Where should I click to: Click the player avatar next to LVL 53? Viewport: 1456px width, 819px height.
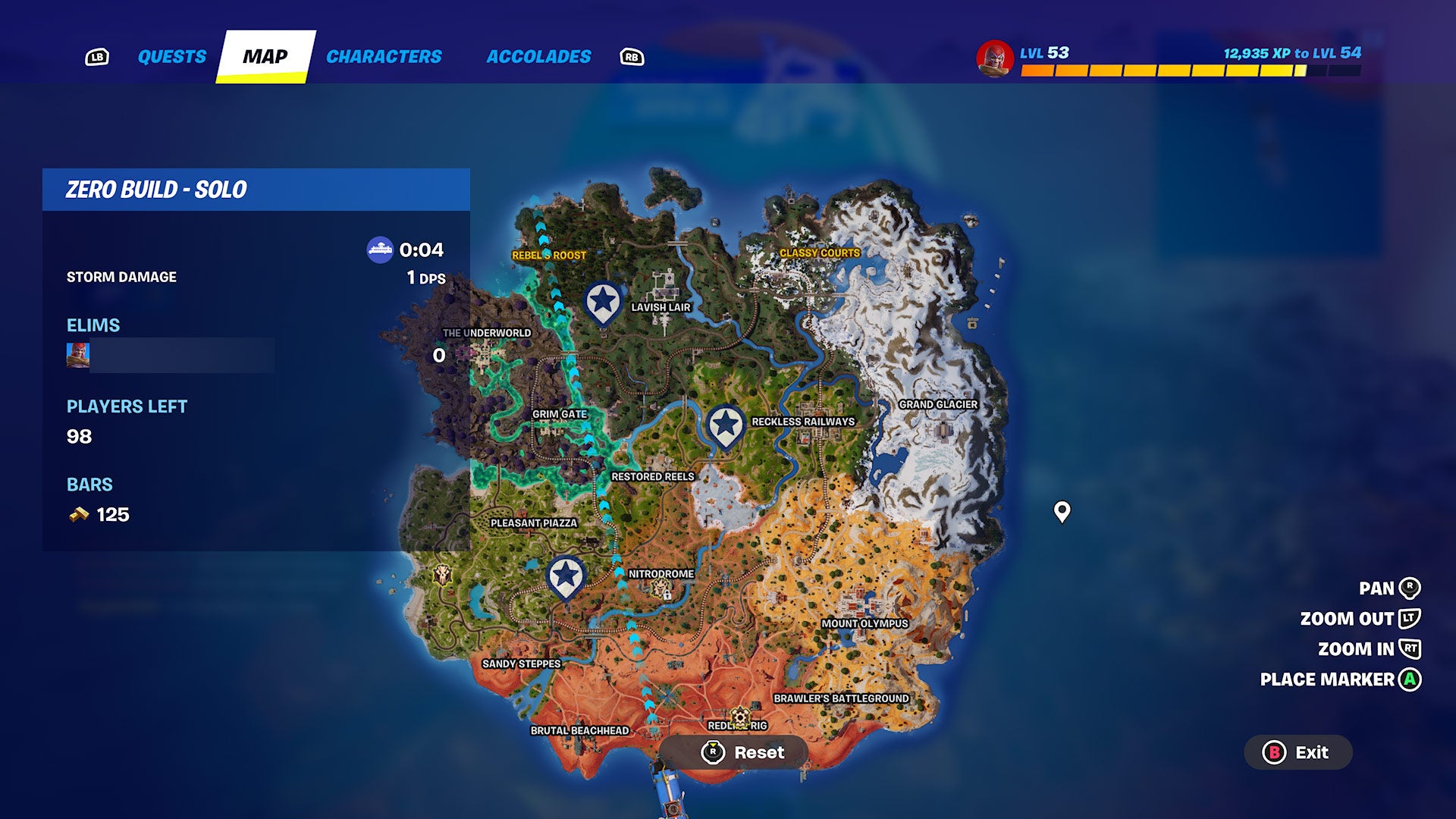point(996,55)
